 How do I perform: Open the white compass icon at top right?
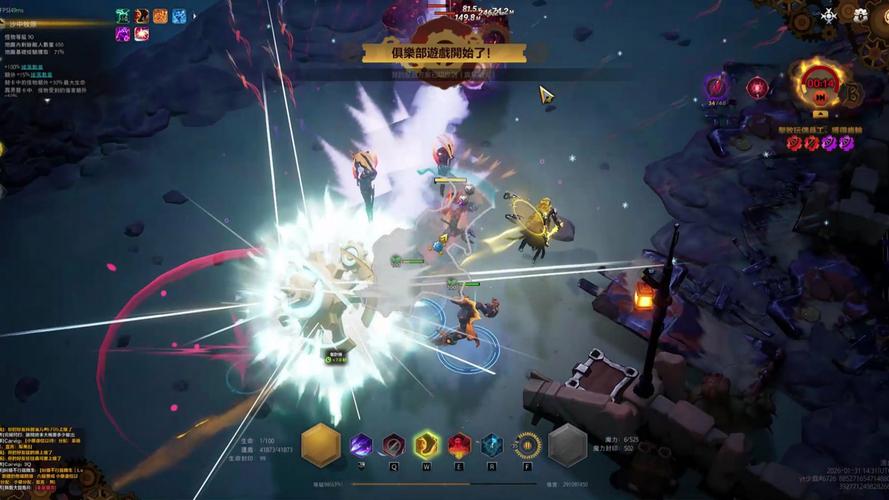click(828, 15)
